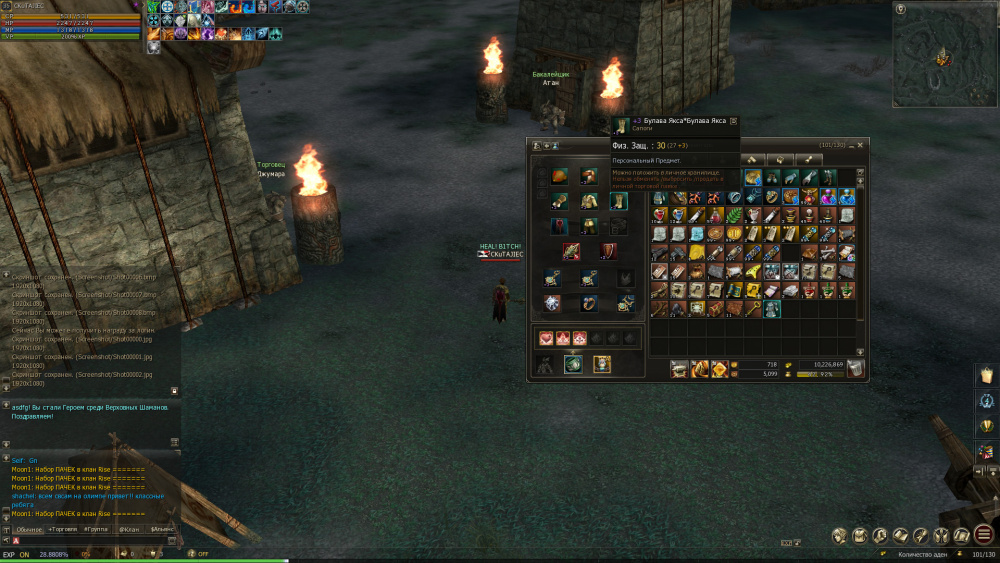Select the equipped boots slot
This screenshot has width=1000, height=563.
[619, 201]
